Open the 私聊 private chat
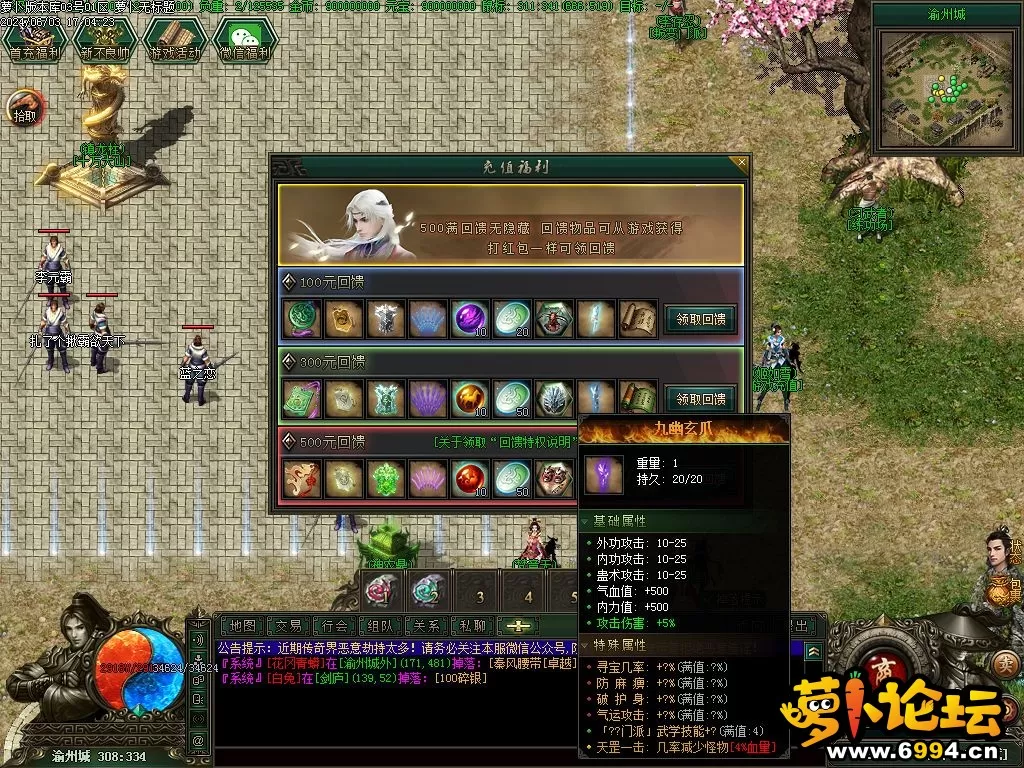 472,625
